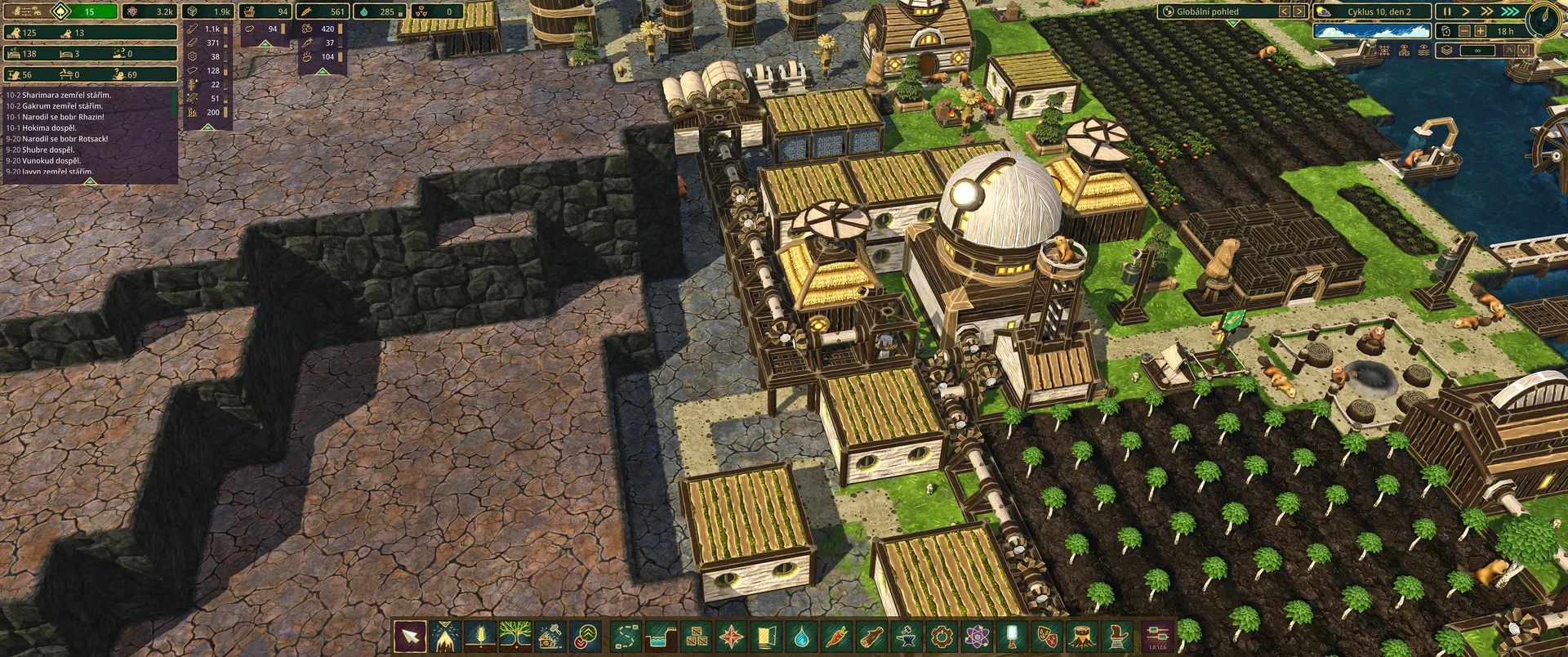Switch to next district from Globální pohled
1568x657 pixels.
1299,11
